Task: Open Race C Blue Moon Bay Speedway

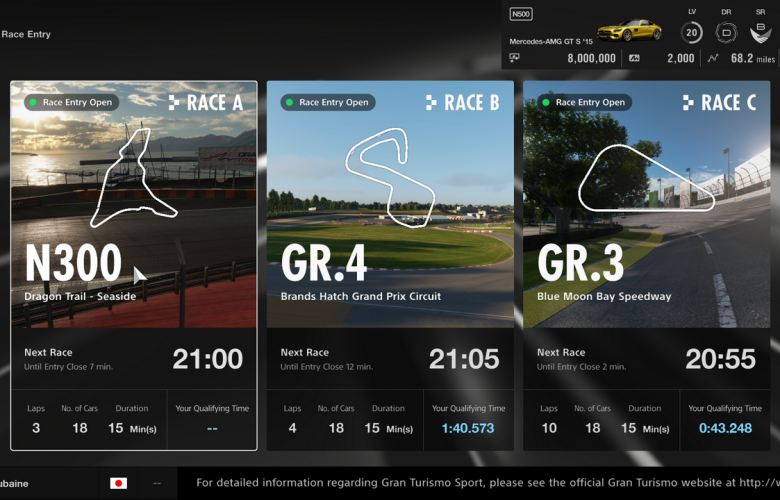Action: click(646, 265)
